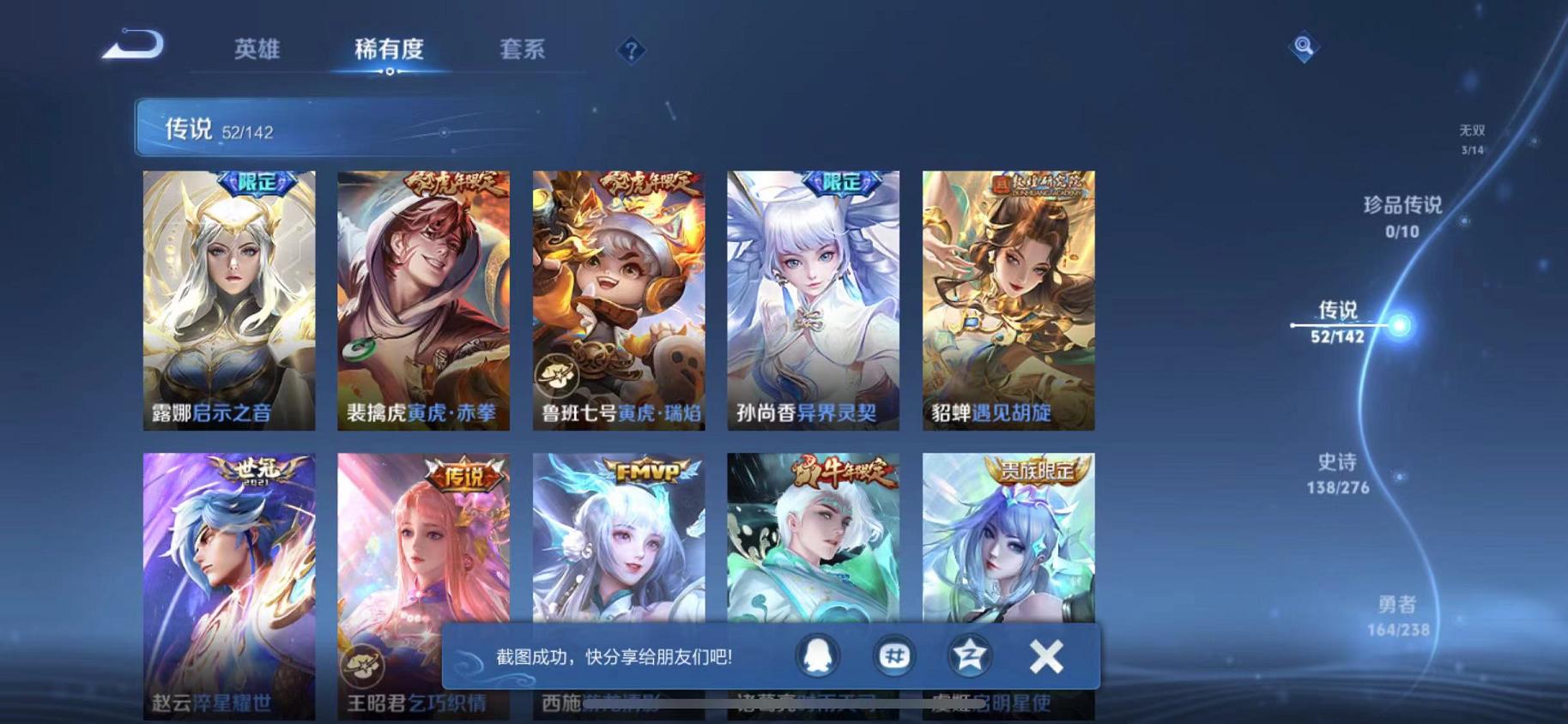Dismiss the screenshot share bar
The image size is (1568, 724).
1045,655
